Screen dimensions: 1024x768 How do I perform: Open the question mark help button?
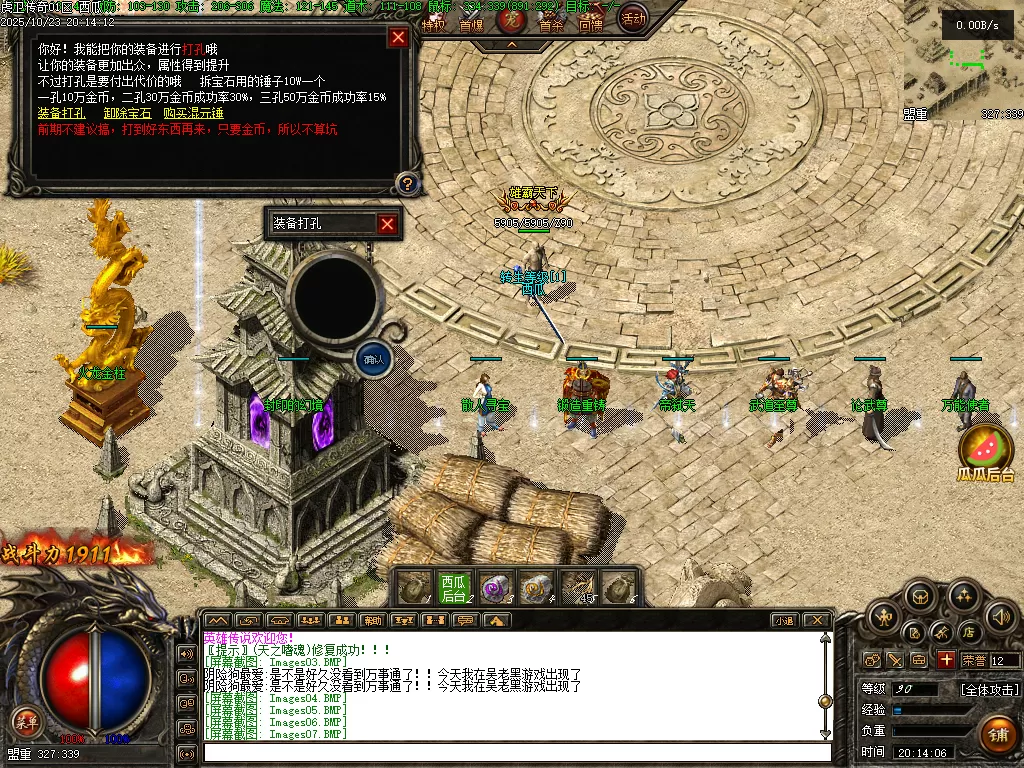coord(407,183)
